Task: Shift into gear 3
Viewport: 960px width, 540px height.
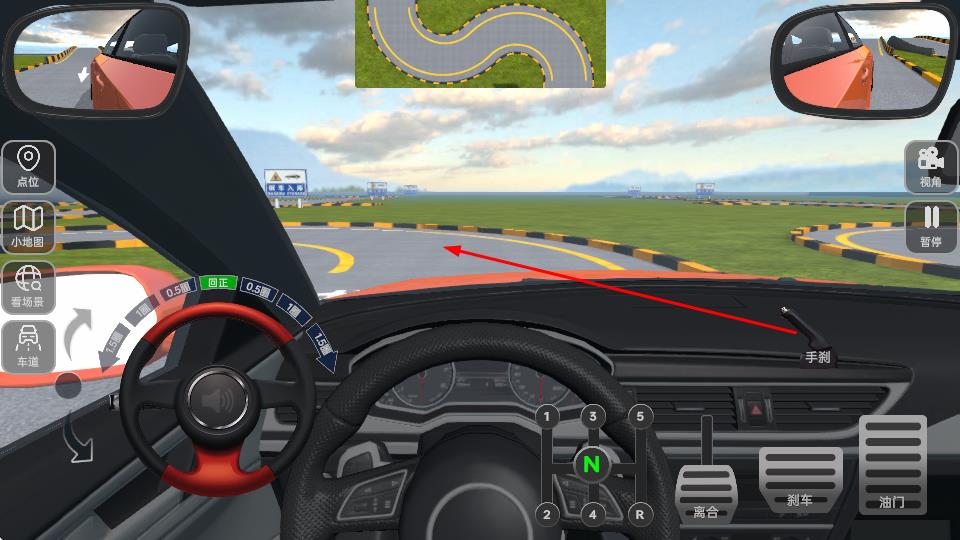Action: point(593,416)
